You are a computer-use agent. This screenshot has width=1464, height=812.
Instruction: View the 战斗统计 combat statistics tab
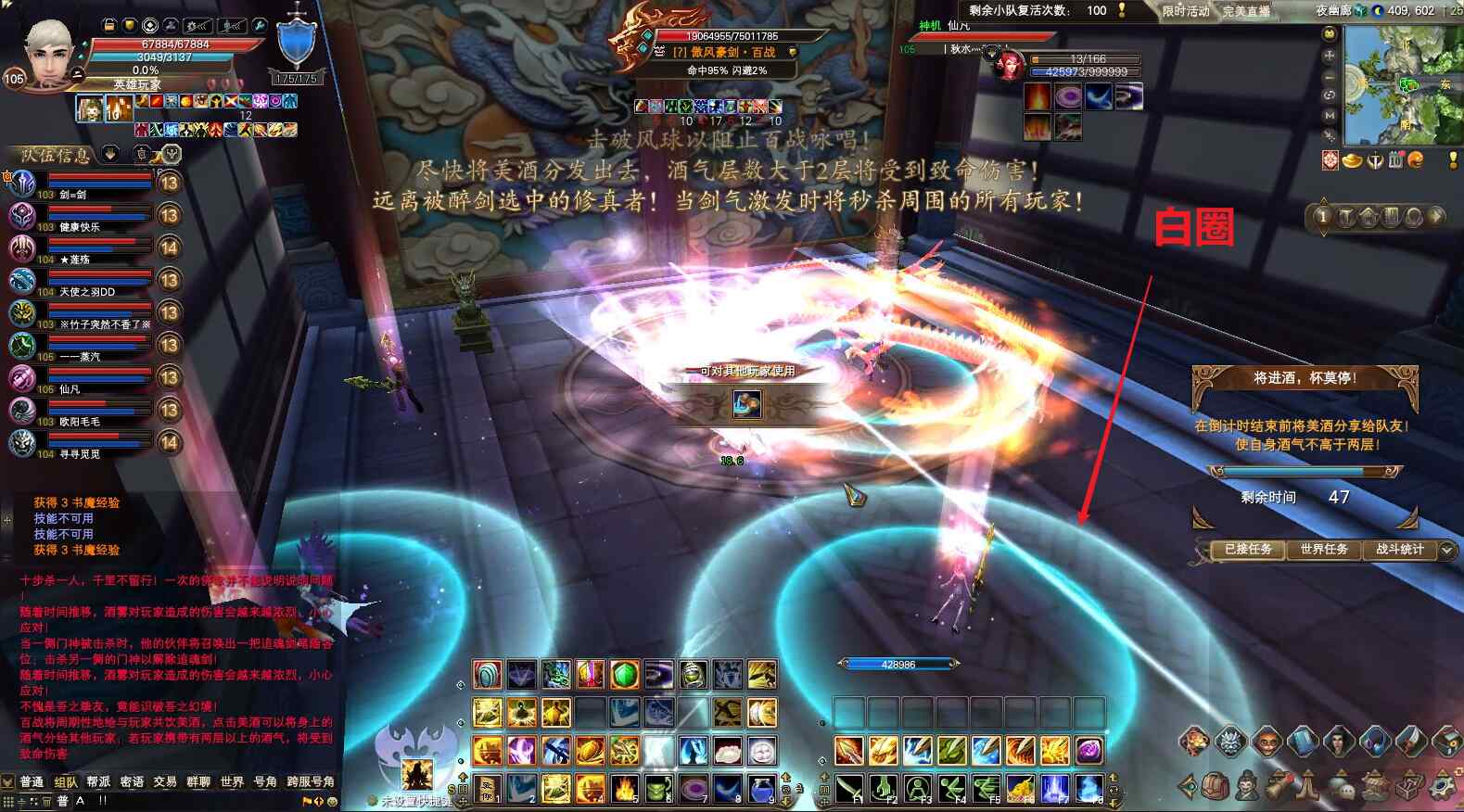(x=1399, y=550)
